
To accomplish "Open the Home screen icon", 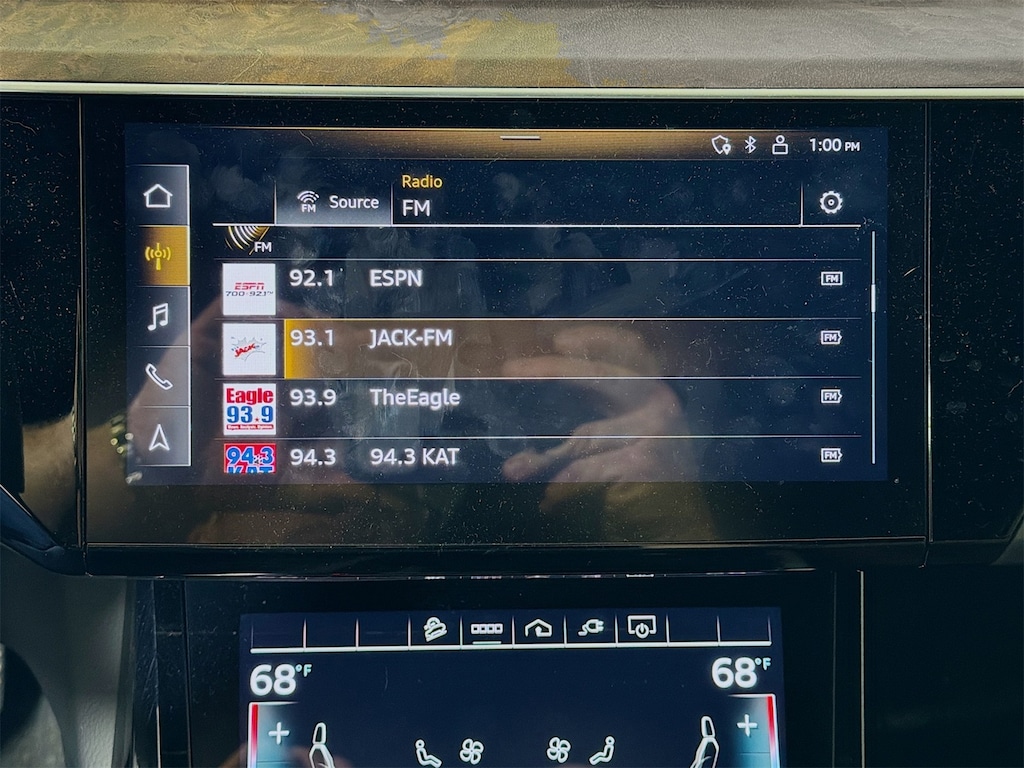I will [x=158, y=196].
